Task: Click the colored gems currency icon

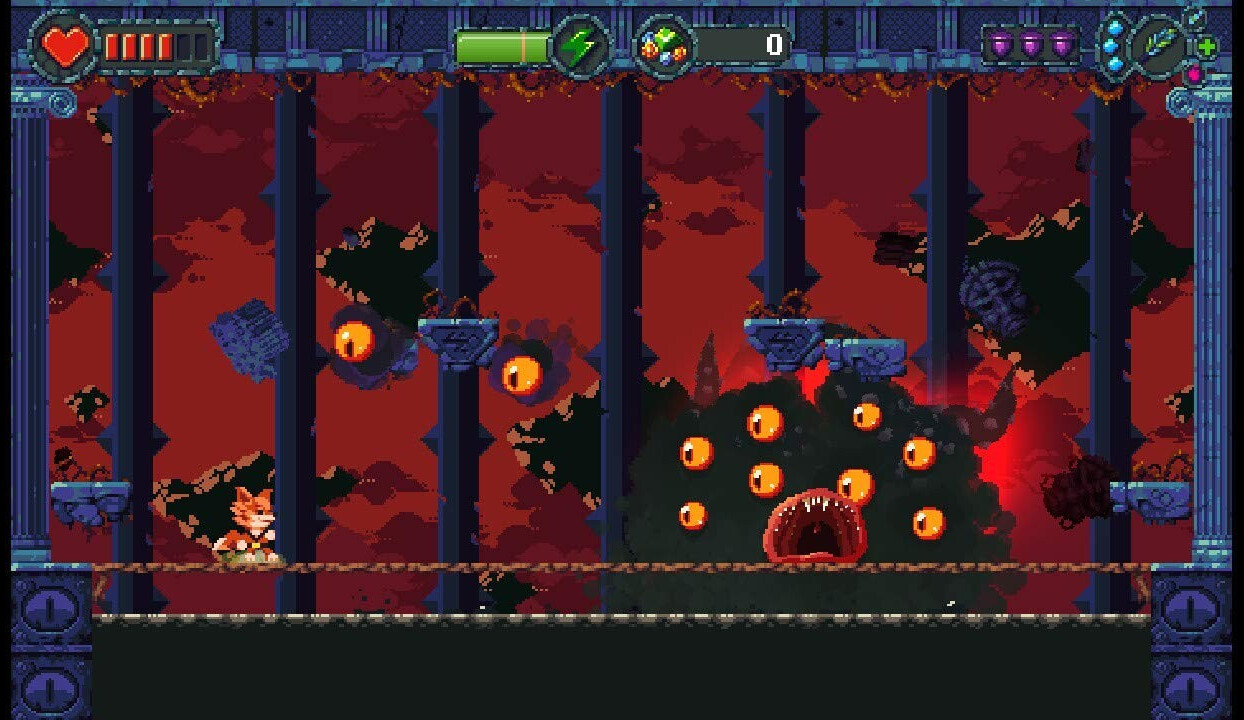Action: 663,46
